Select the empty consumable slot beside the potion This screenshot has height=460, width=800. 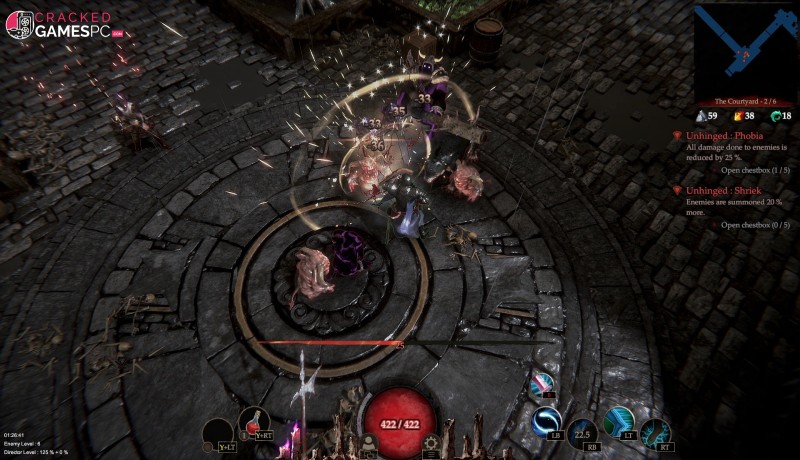click(217, 433)
